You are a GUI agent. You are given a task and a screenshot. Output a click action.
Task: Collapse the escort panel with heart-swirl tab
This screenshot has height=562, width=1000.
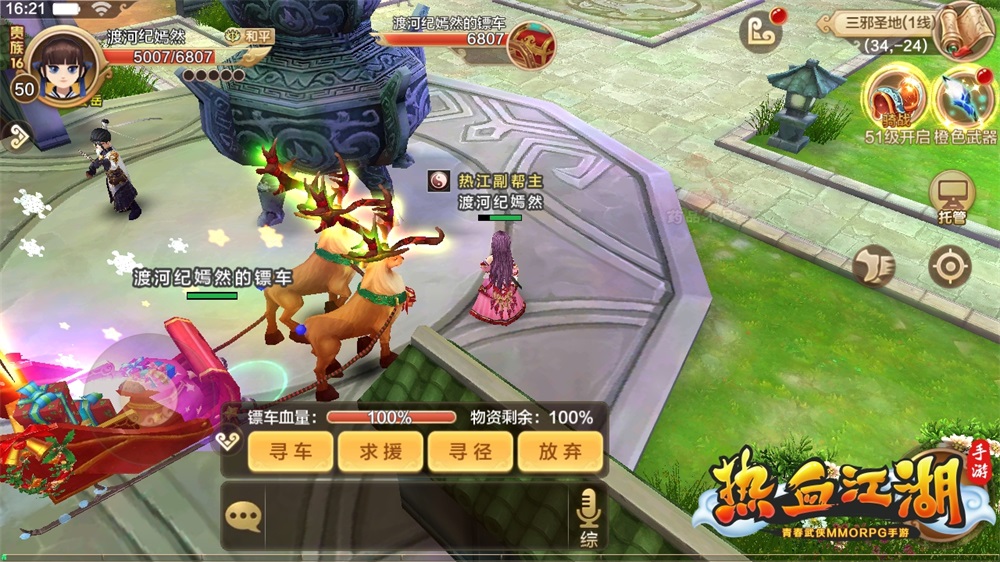pyautogui.click(x=229, y=441)
